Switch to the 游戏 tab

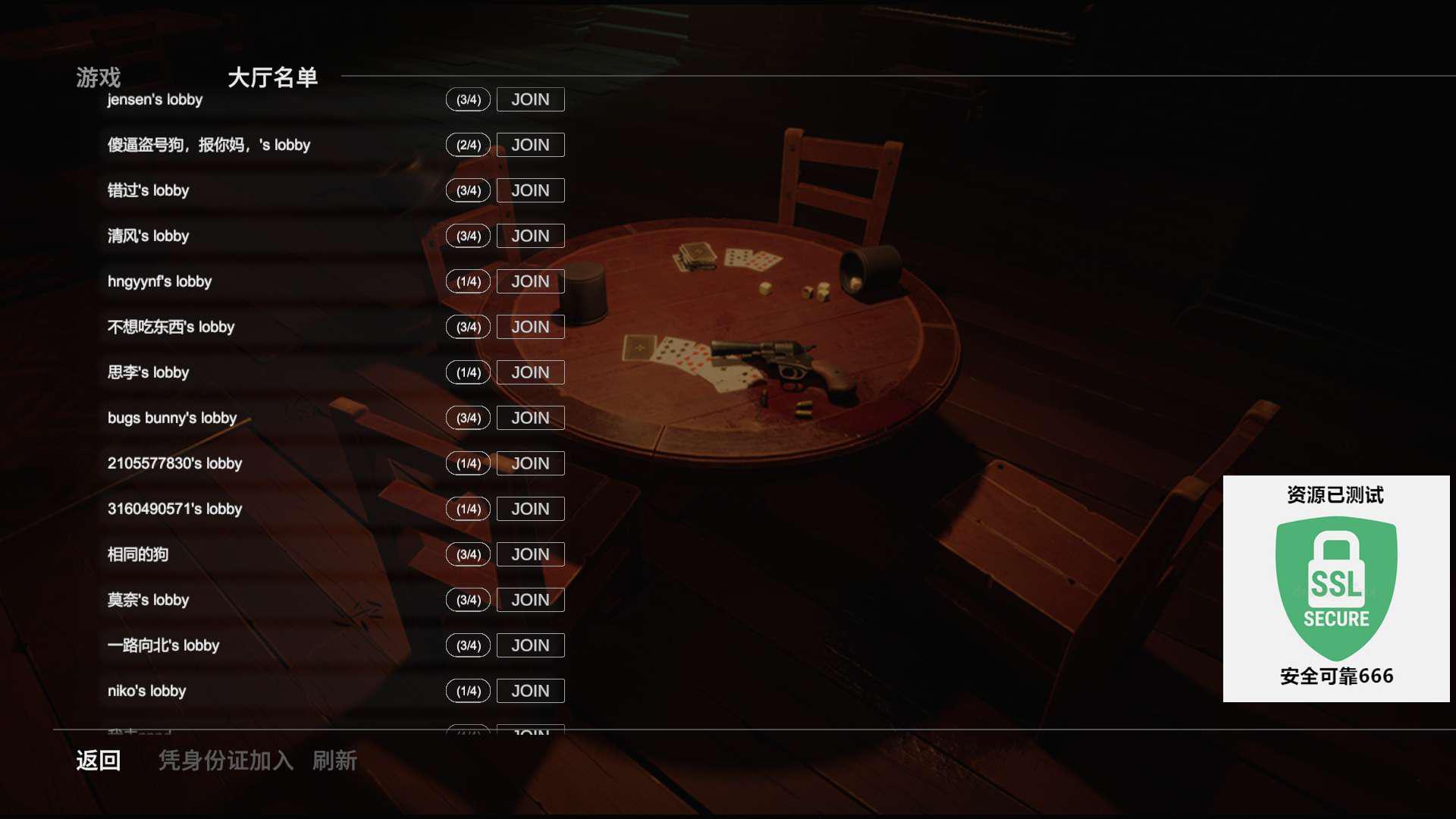(x=98, y=77)
